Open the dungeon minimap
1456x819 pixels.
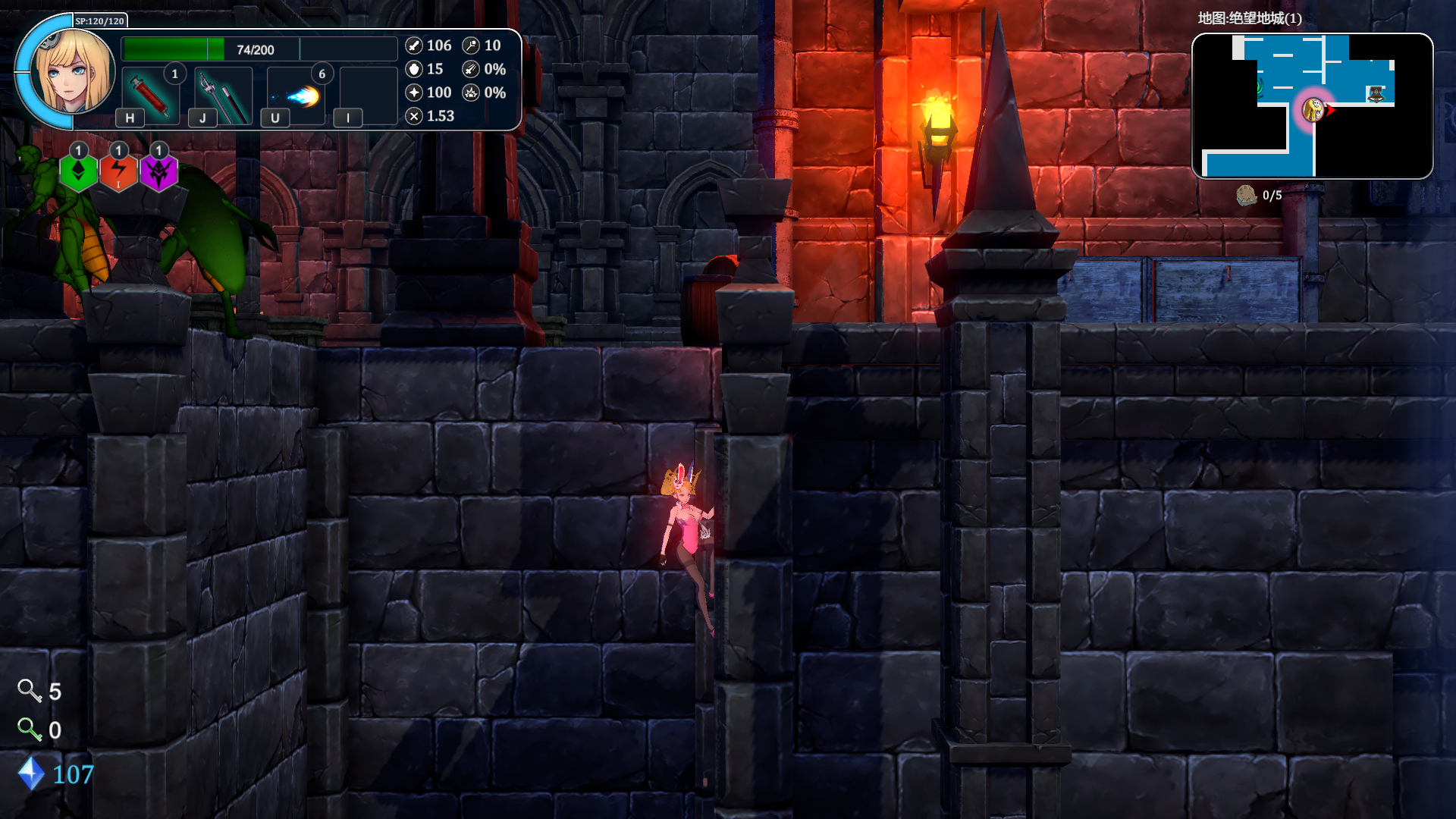pyautogui.click(x=1312, y=106)
